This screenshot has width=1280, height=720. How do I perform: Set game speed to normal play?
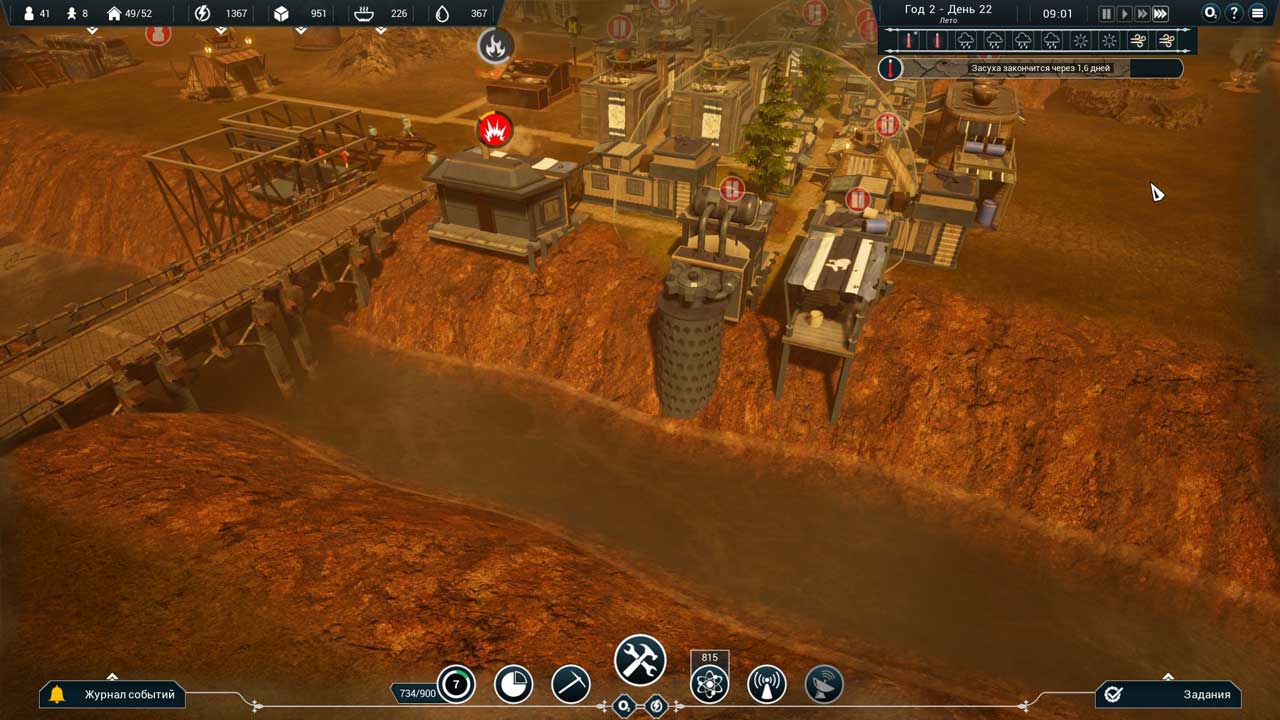(x=1124, y=14)
